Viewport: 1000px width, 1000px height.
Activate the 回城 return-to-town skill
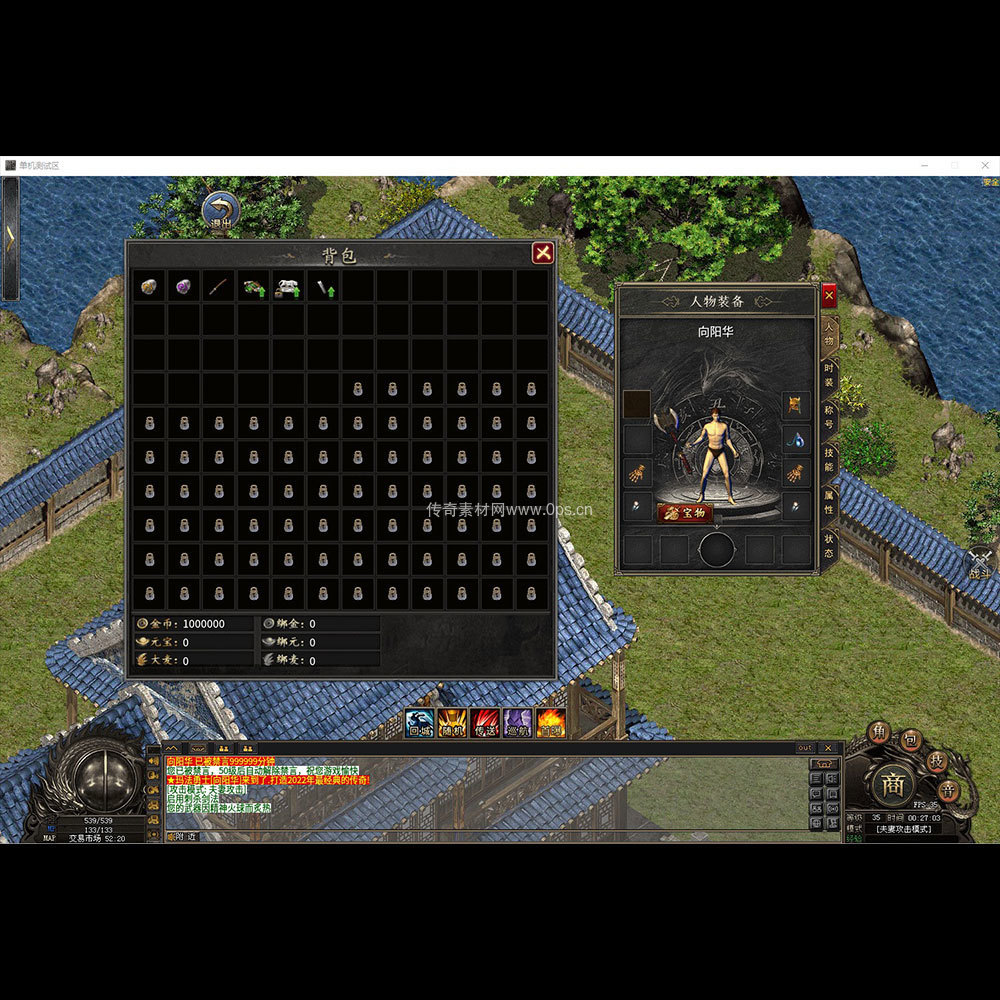420,722
